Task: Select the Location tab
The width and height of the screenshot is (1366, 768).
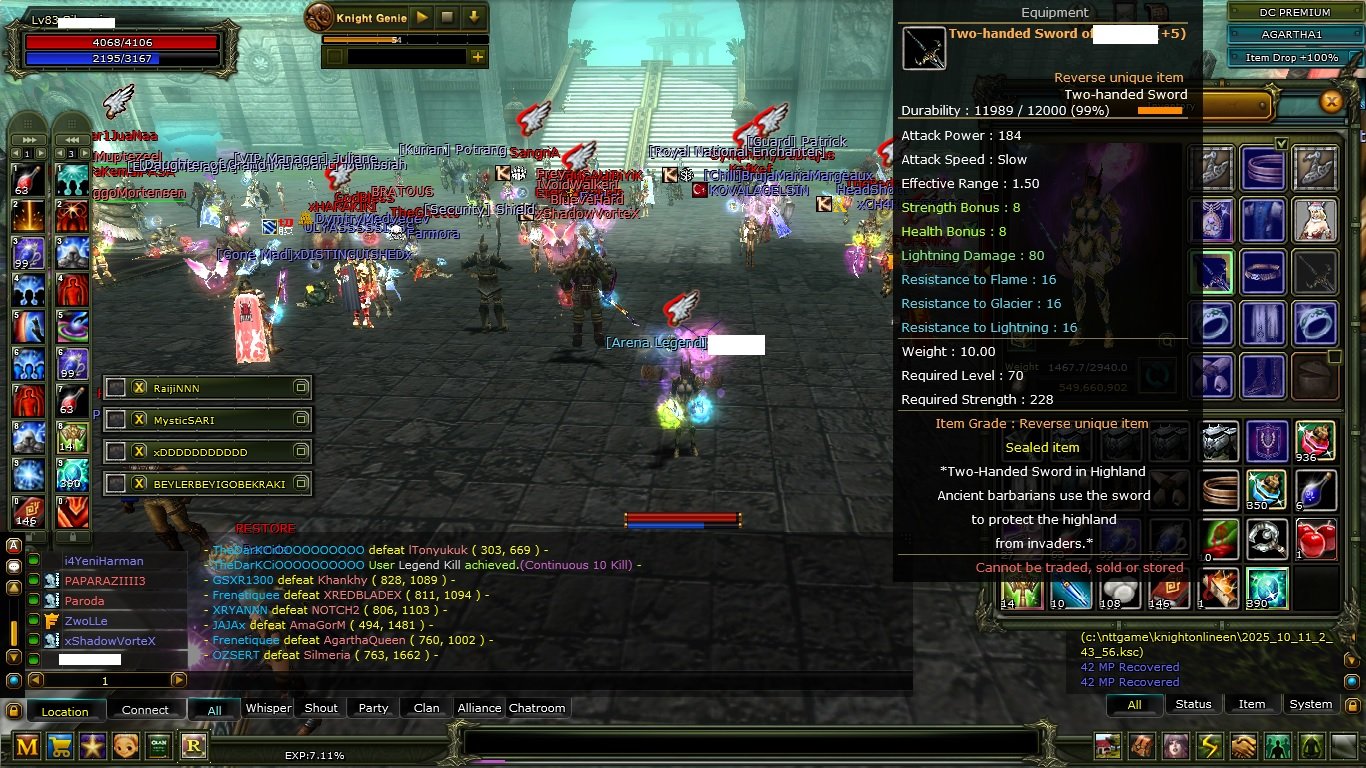Action: click(x=65, y=711)
